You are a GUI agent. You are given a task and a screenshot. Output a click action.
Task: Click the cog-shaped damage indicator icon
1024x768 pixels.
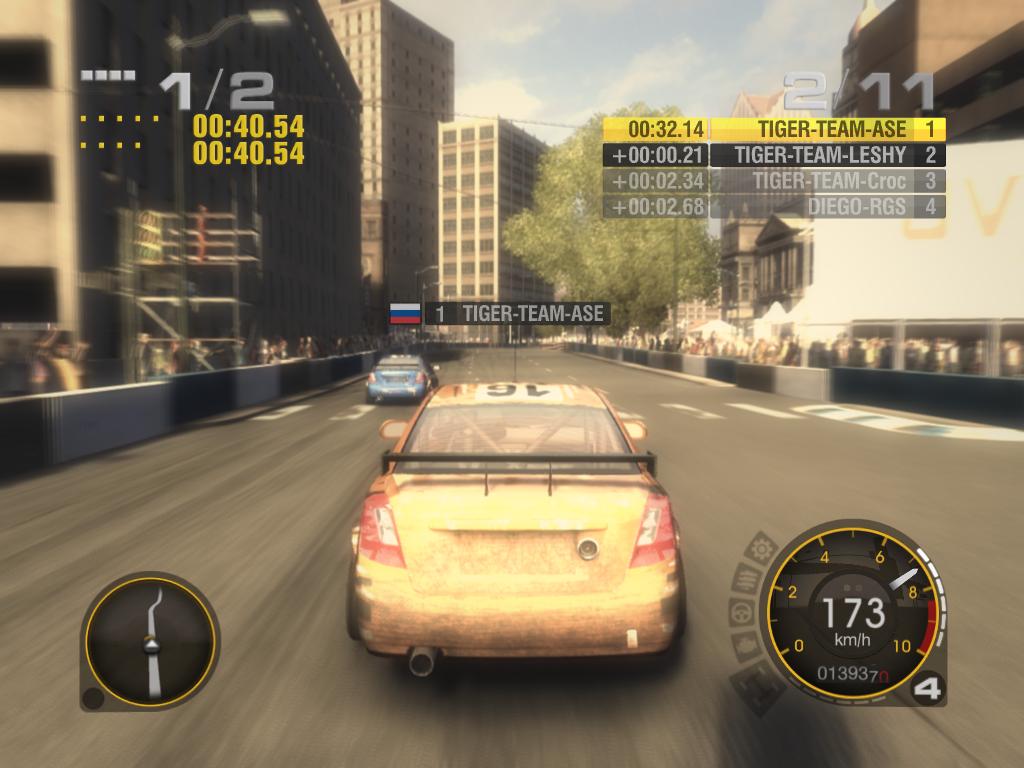pos(763,548)
